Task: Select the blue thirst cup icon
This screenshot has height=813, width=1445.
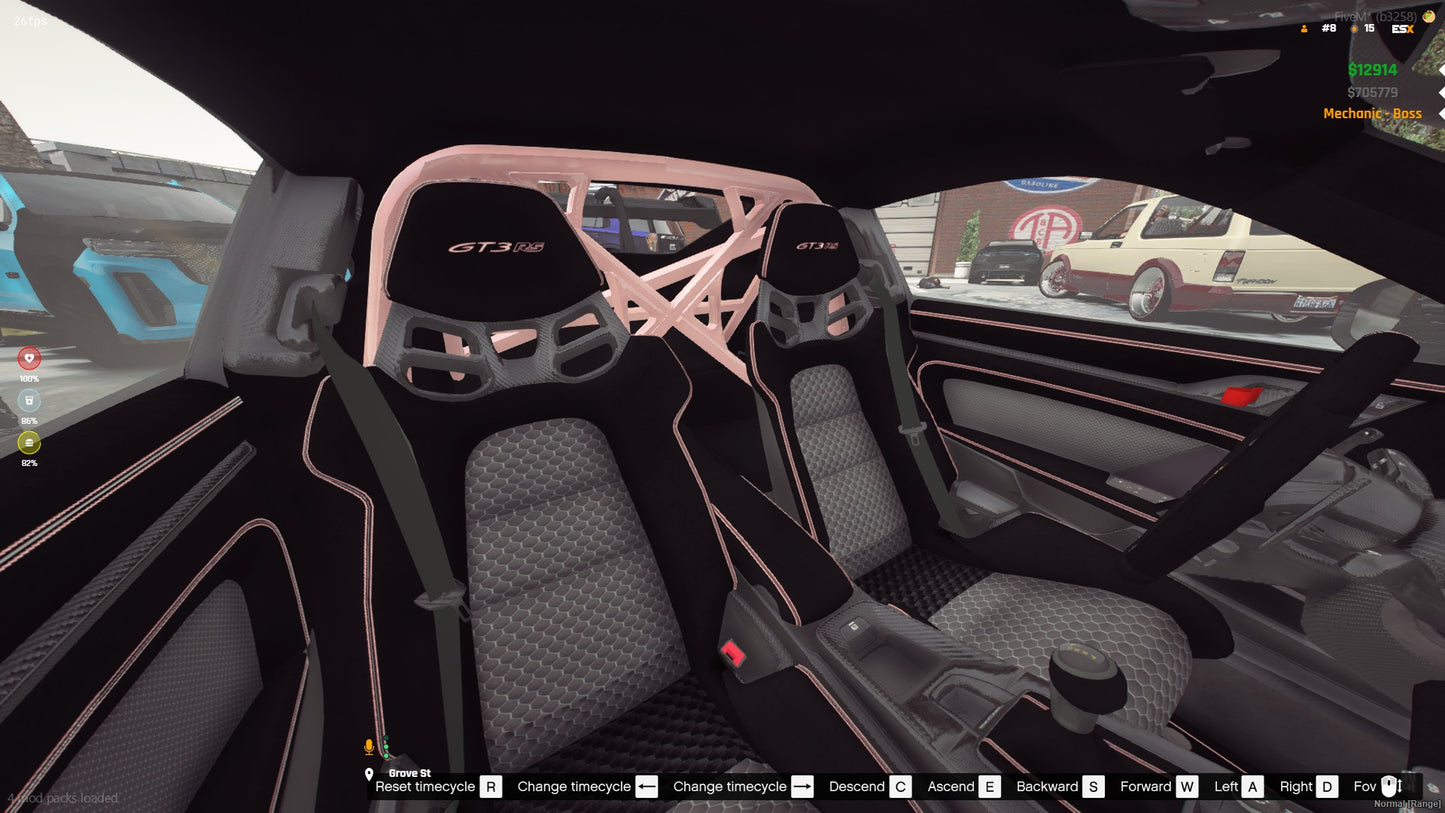Action: [28, 399]
